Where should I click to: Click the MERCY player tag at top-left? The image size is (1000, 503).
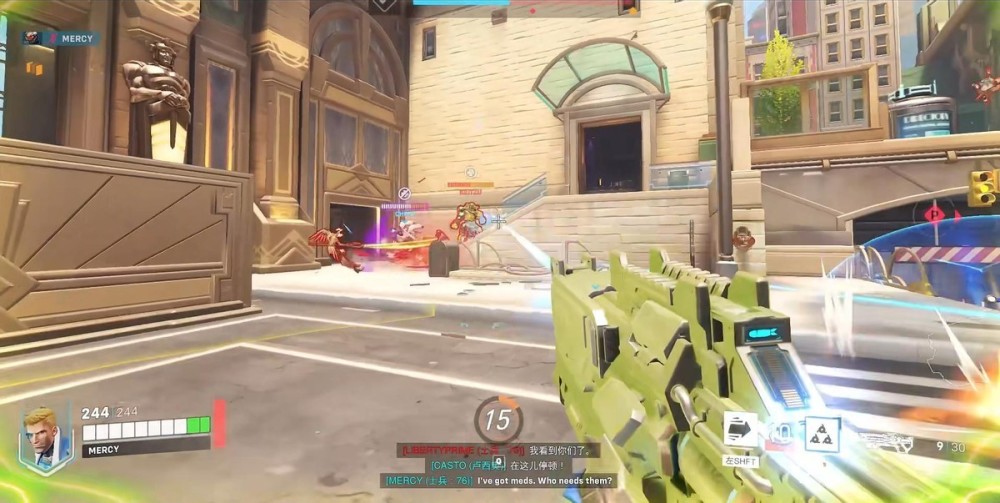pyautogui.click(x=62, y=39)
